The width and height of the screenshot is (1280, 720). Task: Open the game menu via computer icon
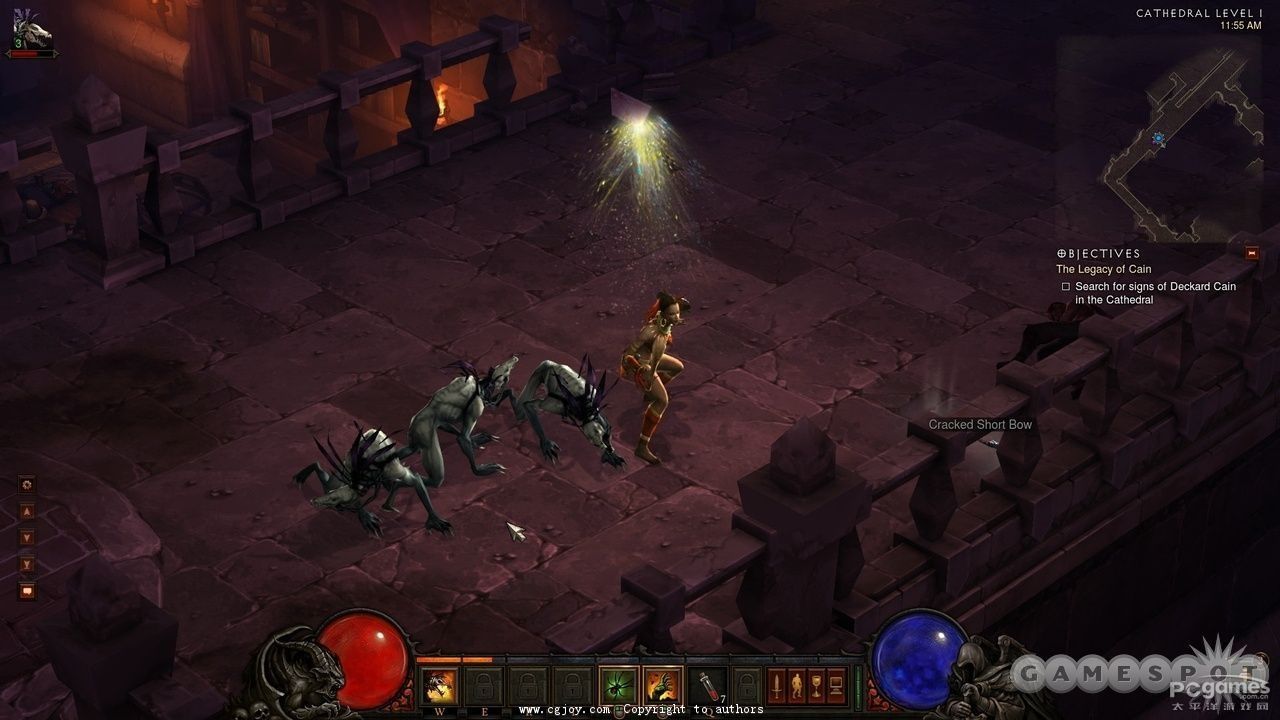pos(836,686)
